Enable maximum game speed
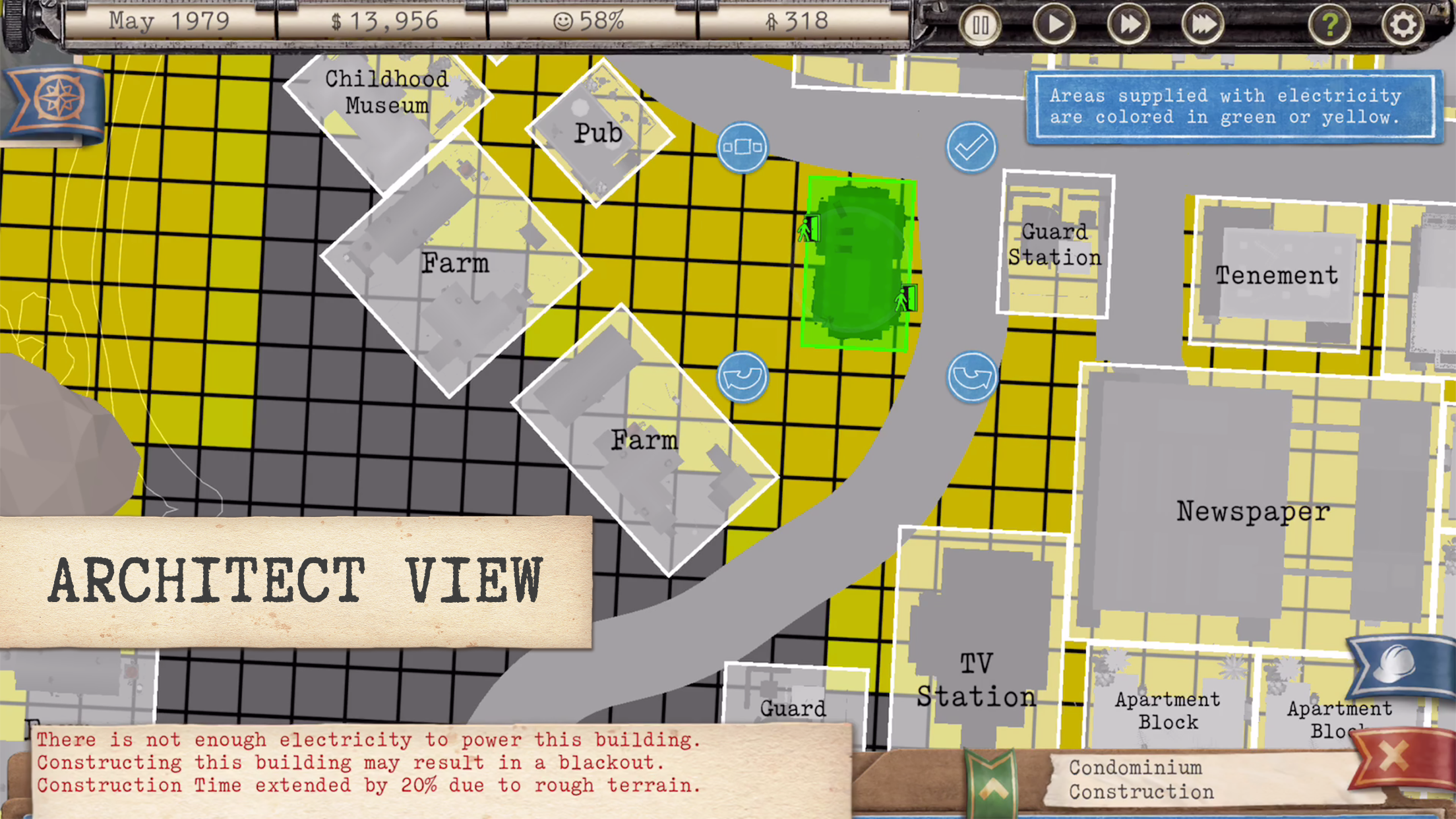 [1201, 25]
